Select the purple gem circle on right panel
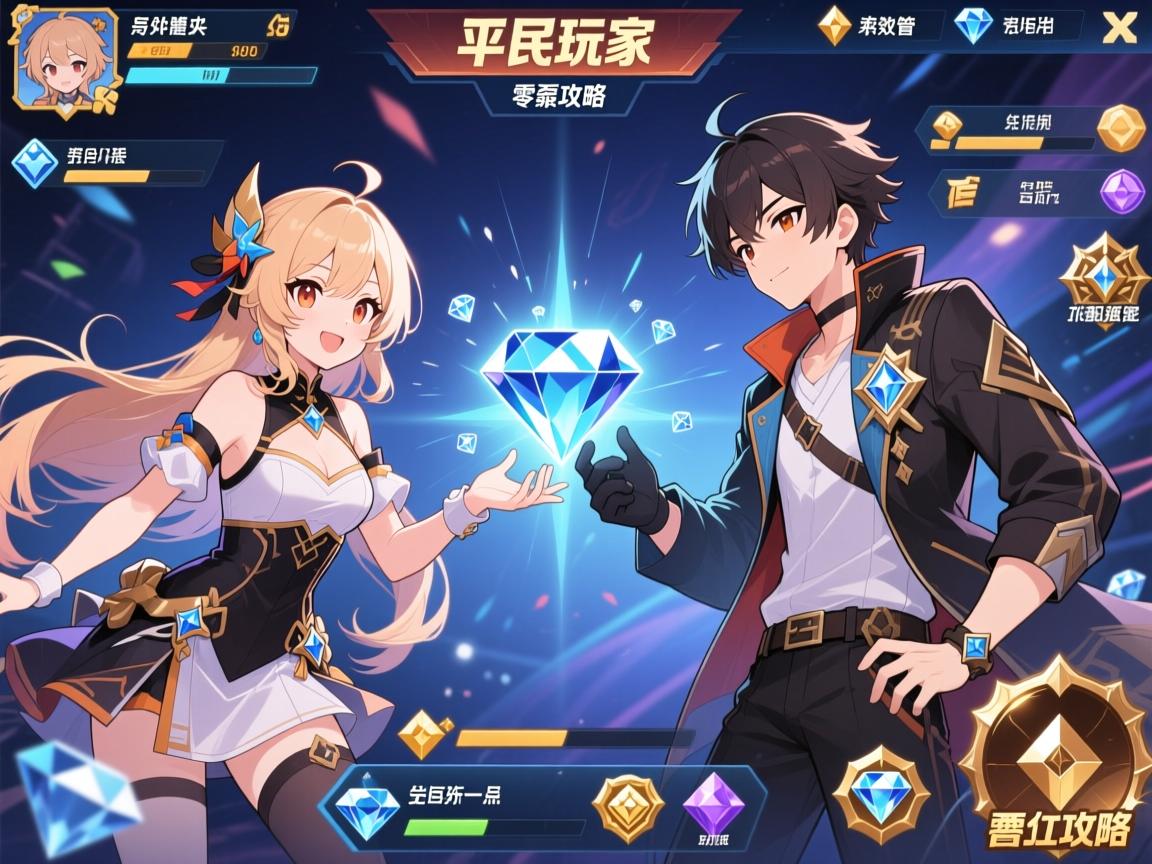The height and width of the screenshot is (864, 1152). 1121,191
